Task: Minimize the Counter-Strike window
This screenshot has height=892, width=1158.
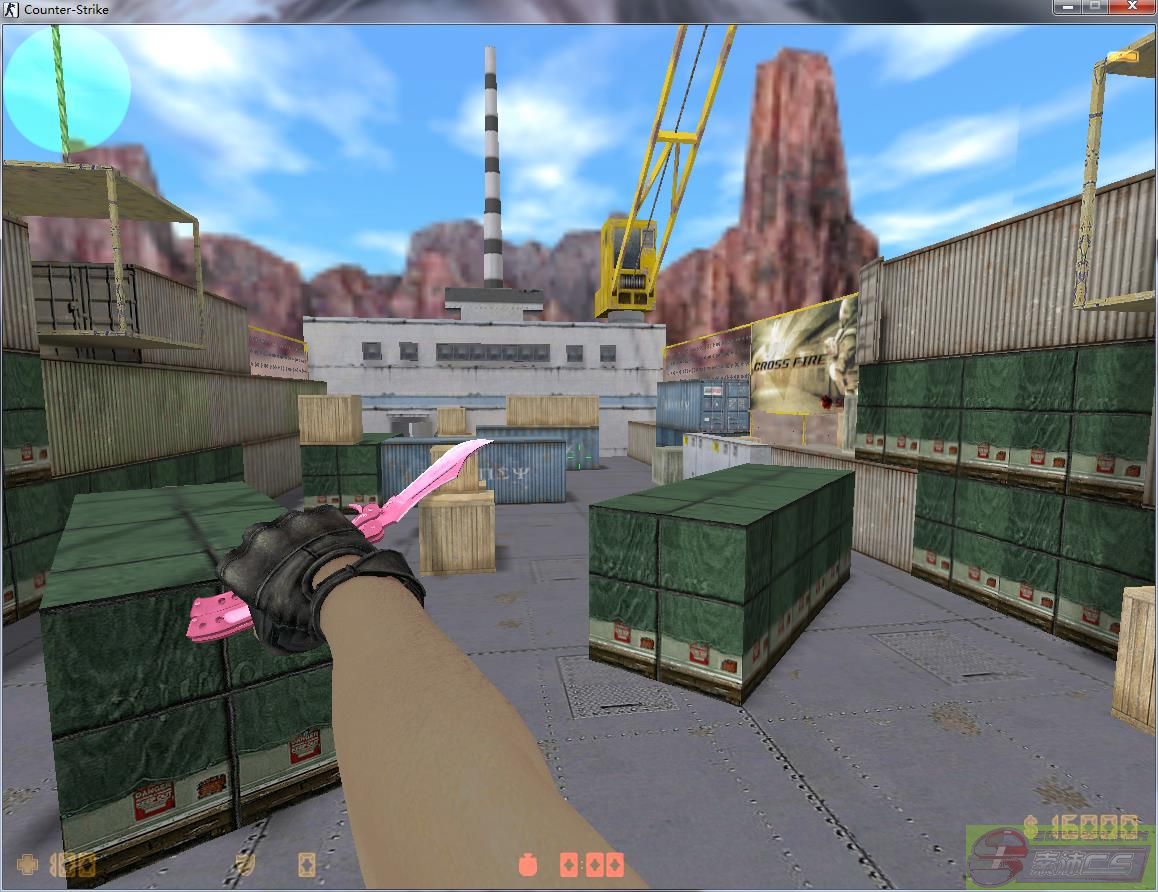Action: tap(1069, 7)
